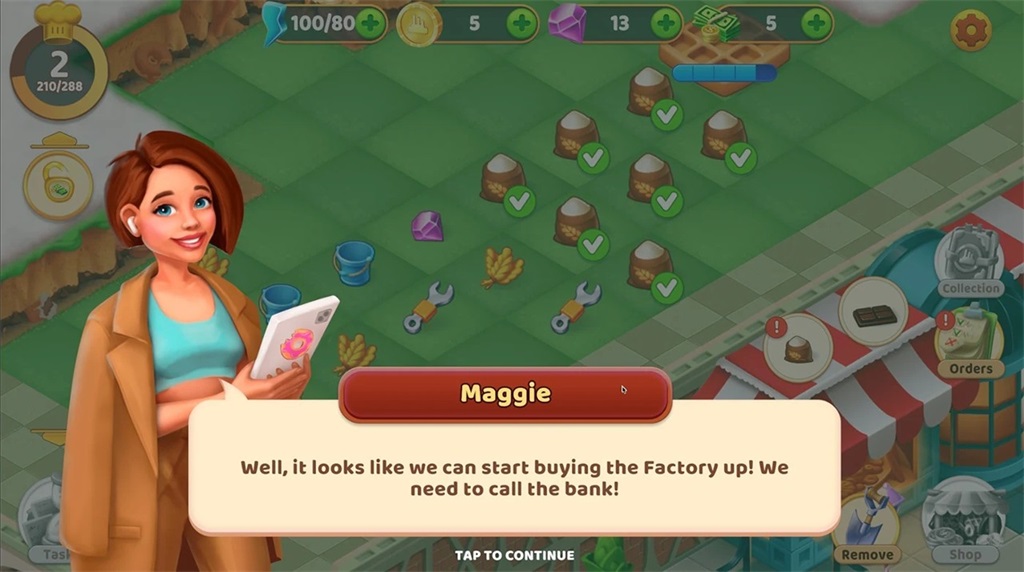
Task: Get more cash with the plus button
Action: tap(816, 23)
